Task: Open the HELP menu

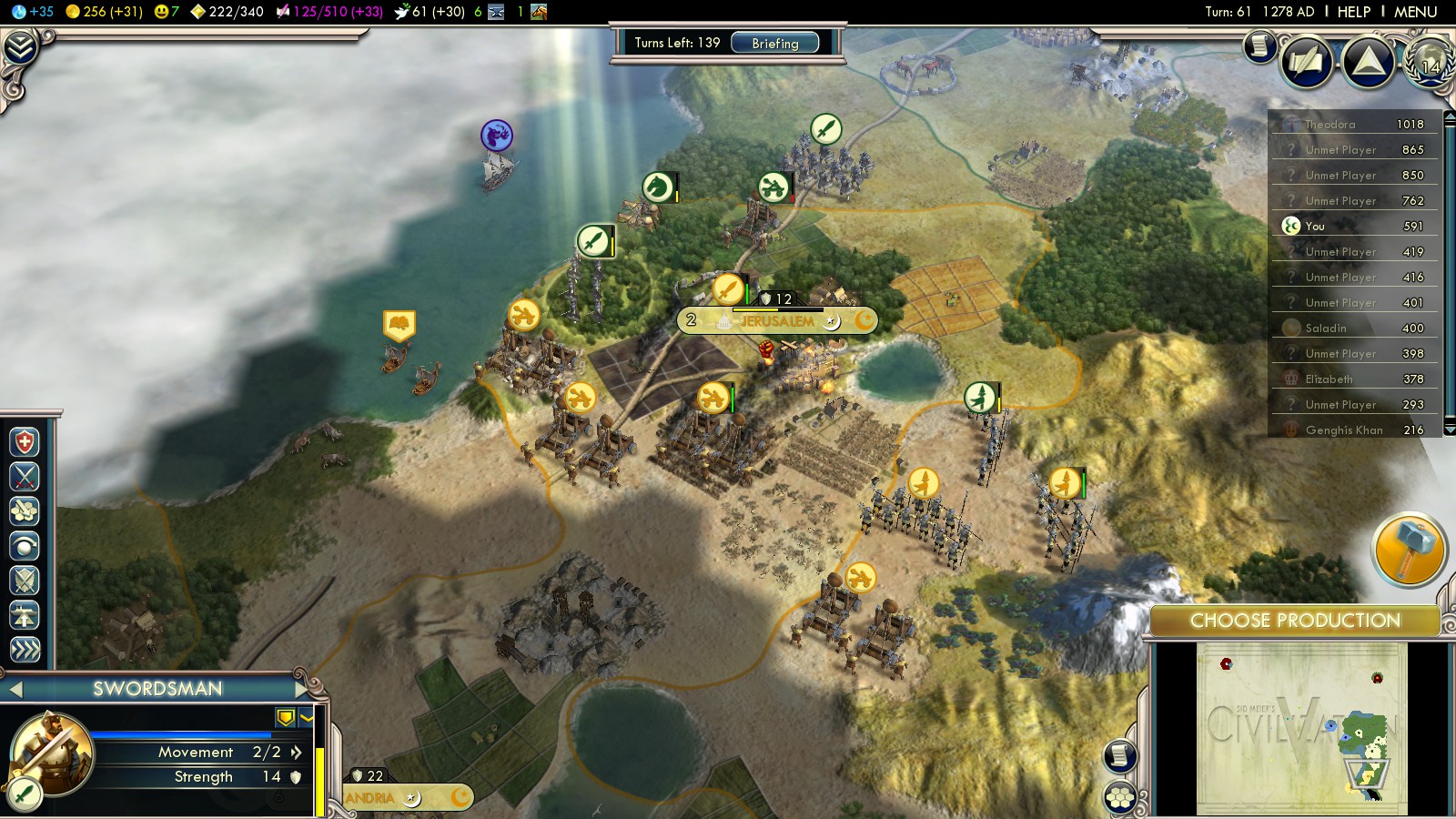Action: [x=1353, y=12]
